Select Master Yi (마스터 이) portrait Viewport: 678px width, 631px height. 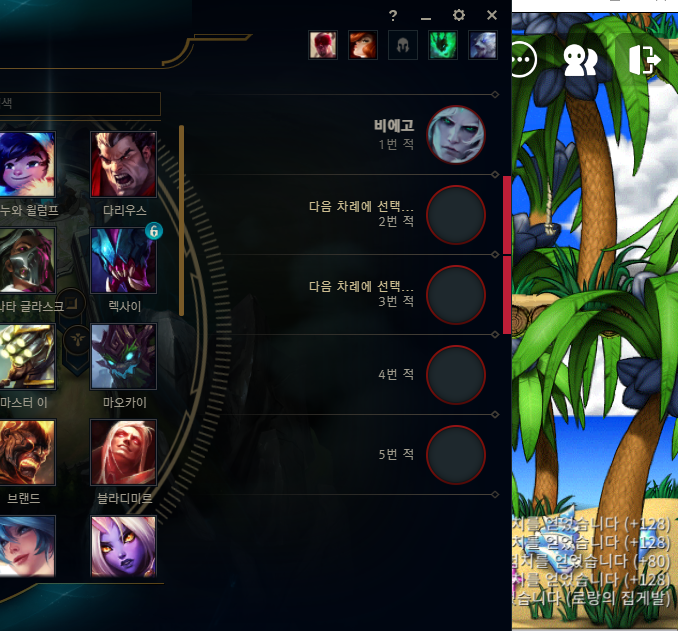pyautogui.click(x=27, y=356)
